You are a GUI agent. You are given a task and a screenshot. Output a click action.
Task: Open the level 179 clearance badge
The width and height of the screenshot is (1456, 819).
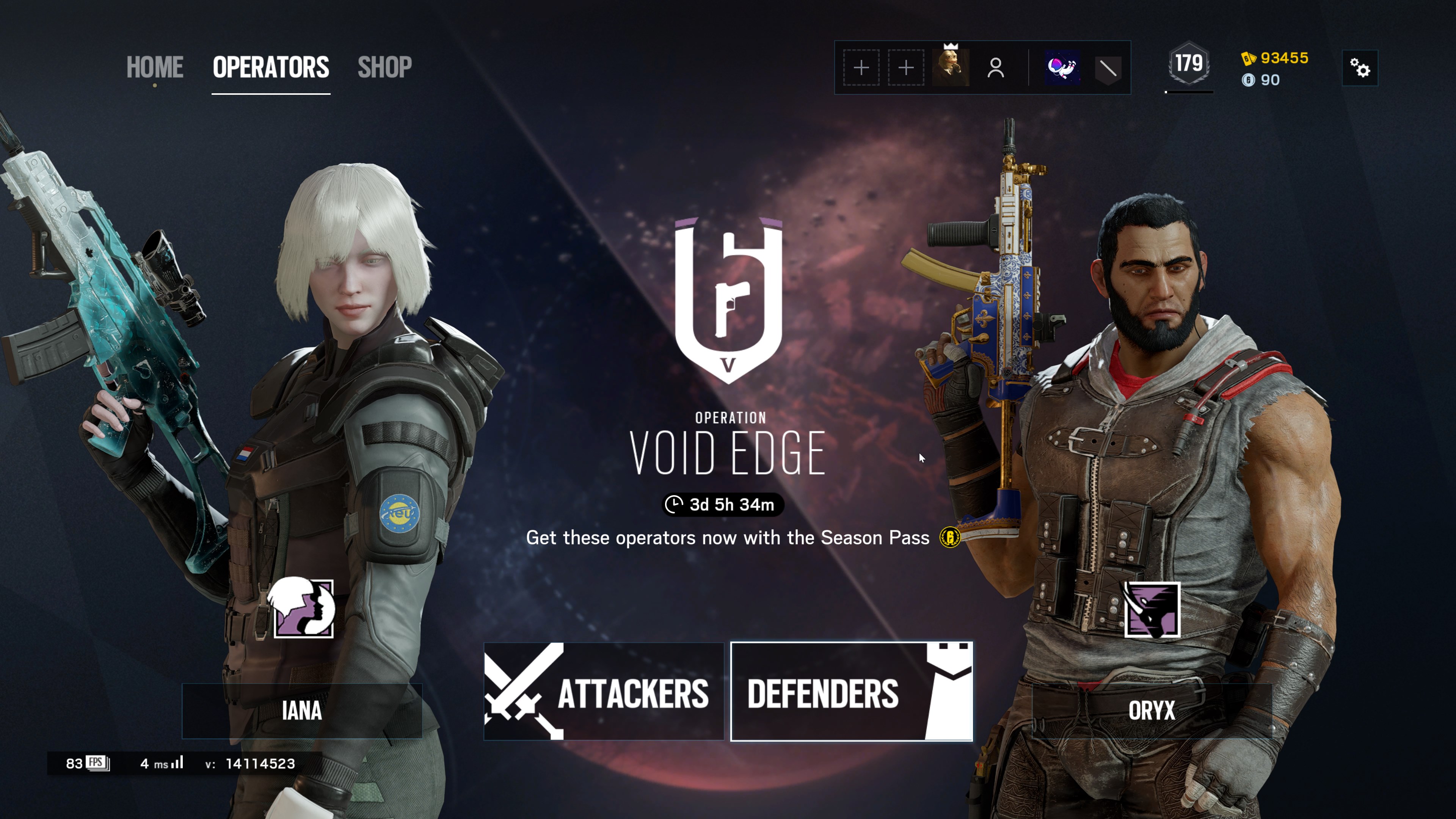click(x=1189, y=64)
